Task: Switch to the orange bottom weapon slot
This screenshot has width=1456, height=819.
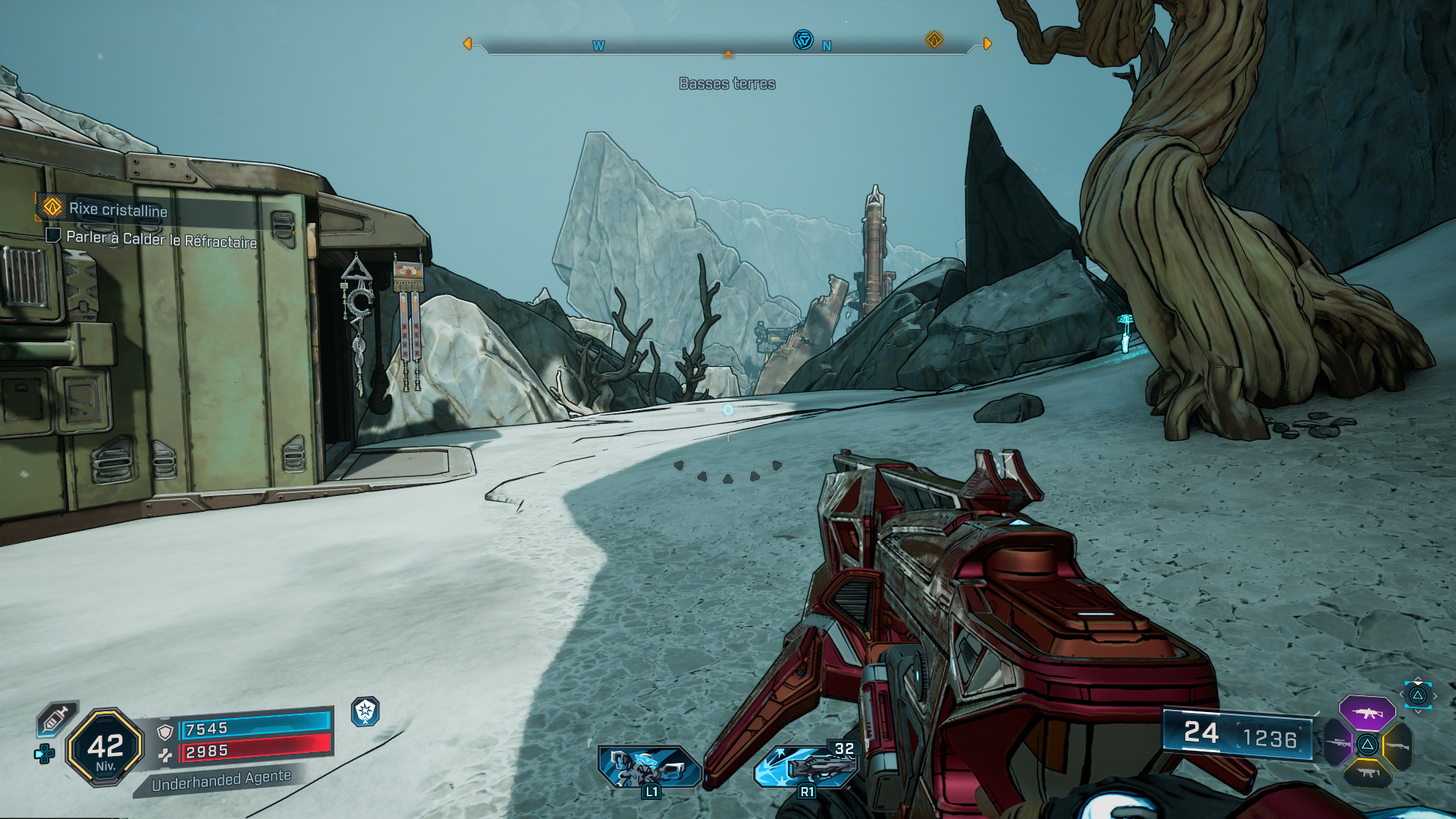Action: (x=1368, y=773)
